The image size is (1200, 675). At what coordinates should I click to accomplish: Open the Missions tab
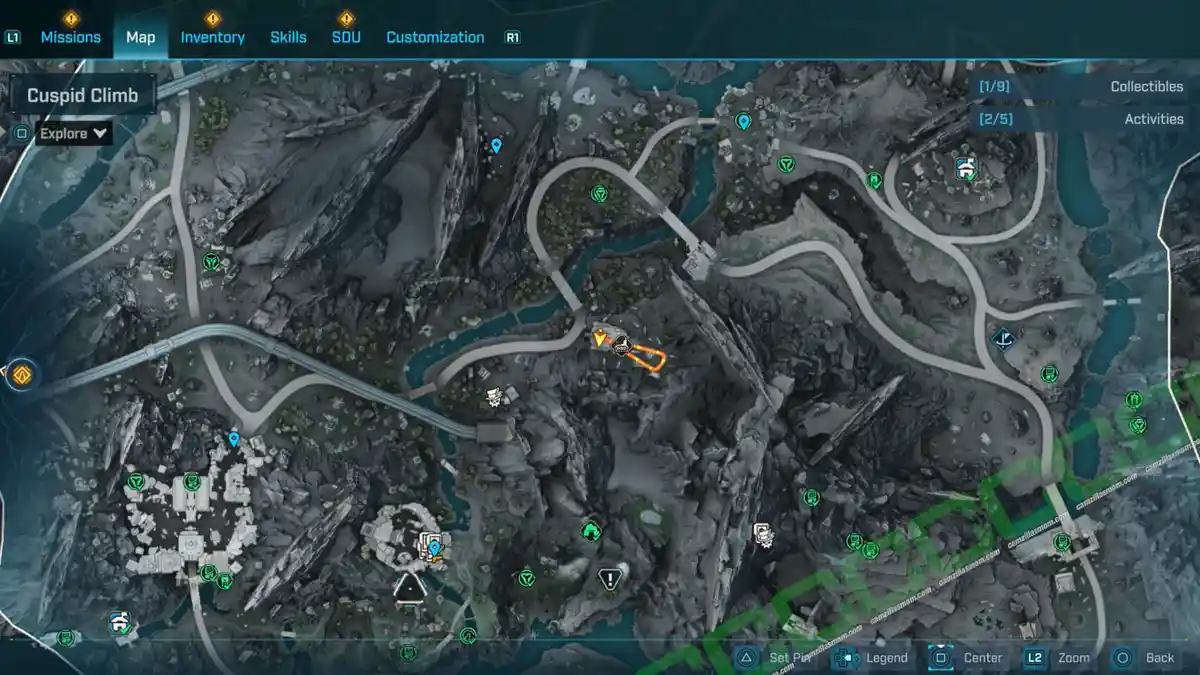pos(70,37)
